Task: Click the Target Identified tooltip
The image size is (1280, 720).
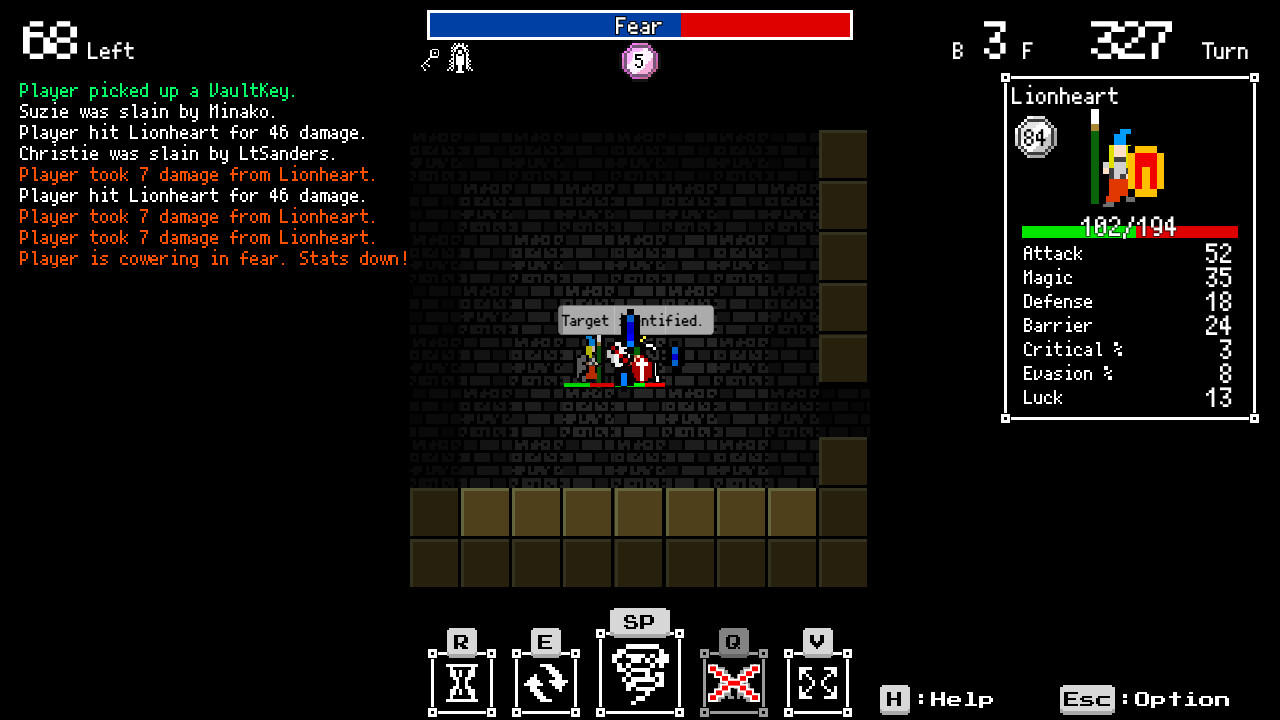Action: [x=637, y=320]
